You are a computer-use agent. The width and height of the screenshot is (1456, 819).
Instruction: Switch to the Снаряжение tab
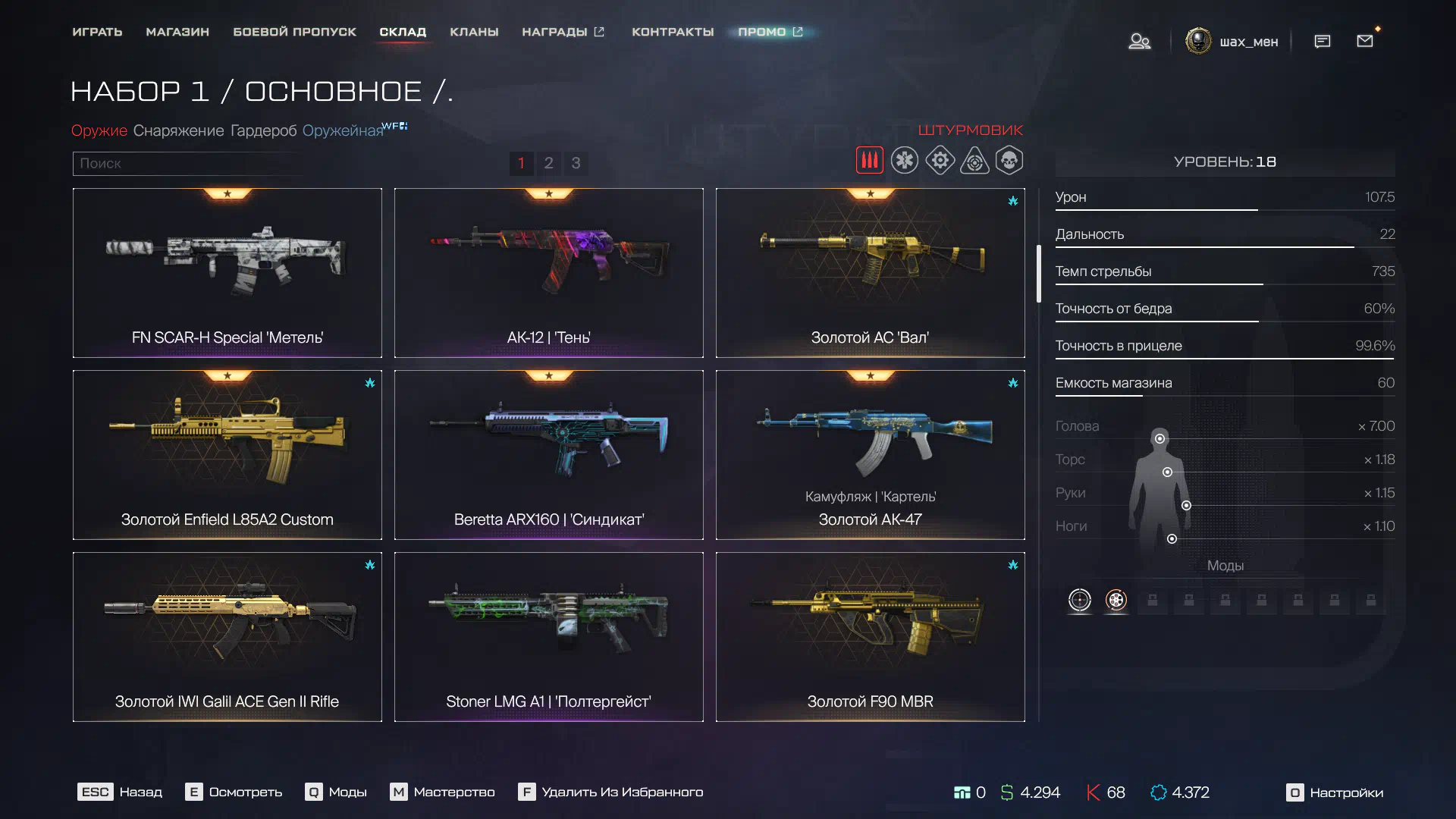(178, 130)
